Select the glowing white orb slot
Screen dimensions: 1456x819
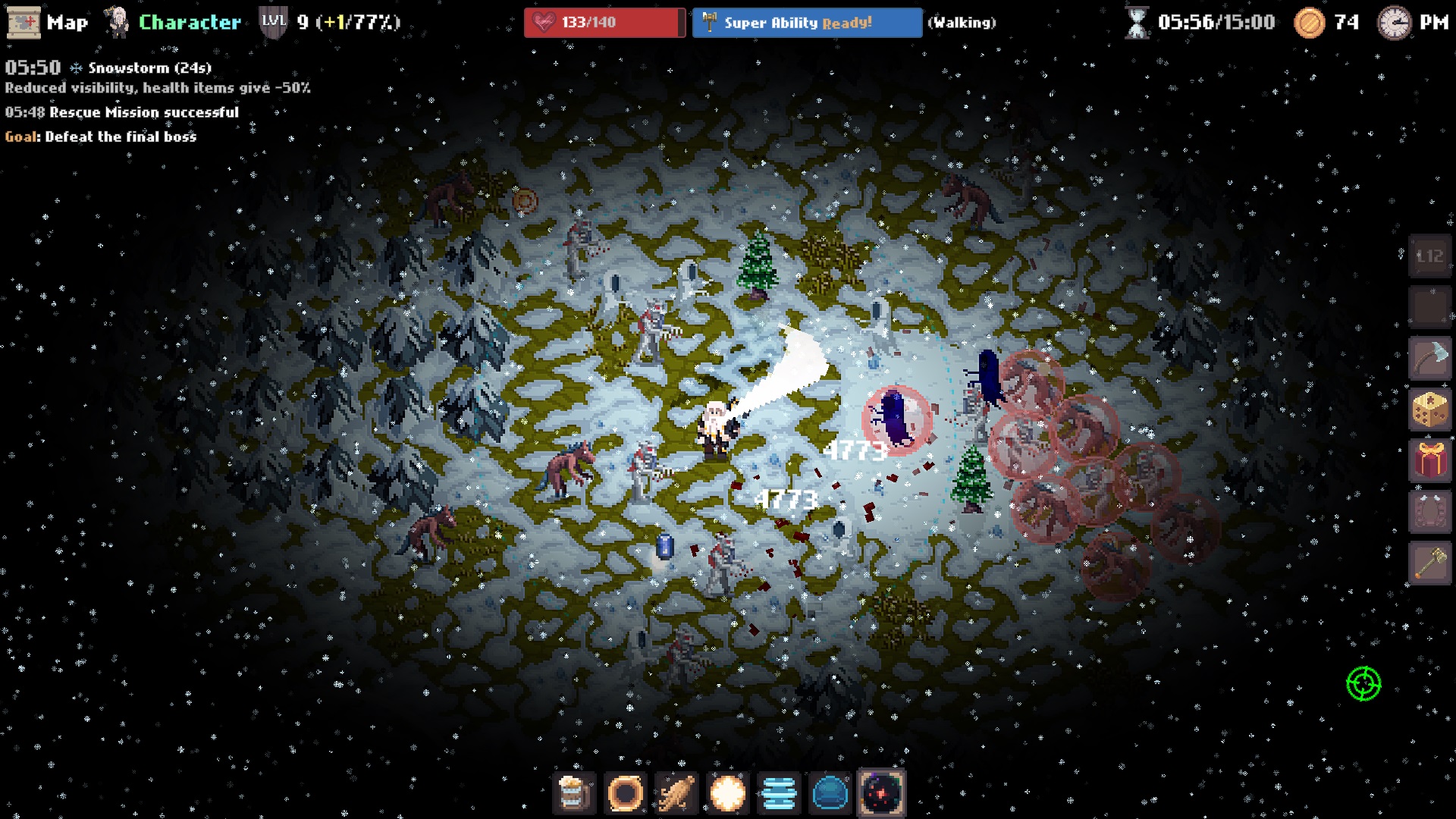pyautogui.click(x=727, y=794)
